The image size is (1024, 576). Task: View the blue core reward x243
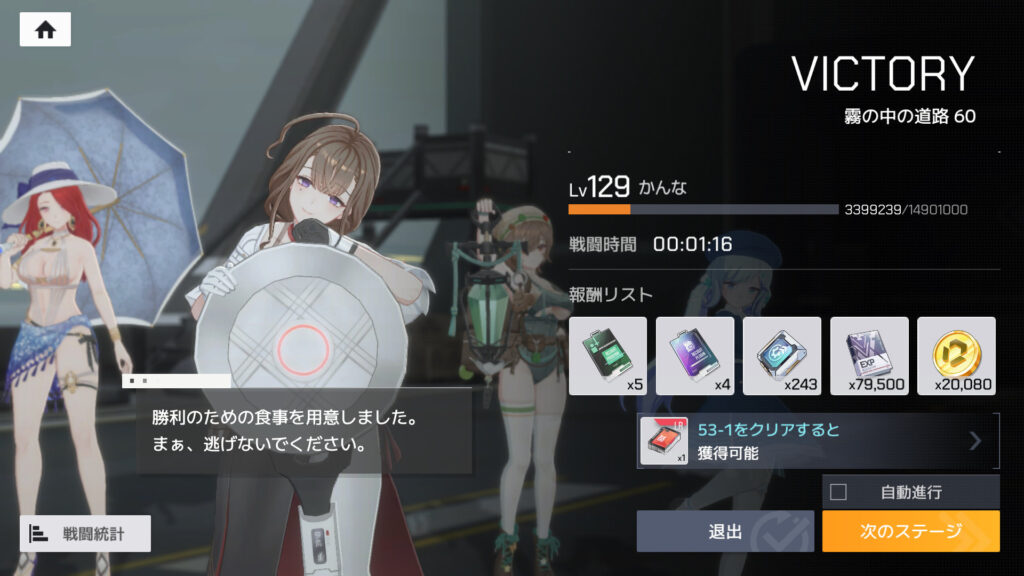[x=782, y=356]
